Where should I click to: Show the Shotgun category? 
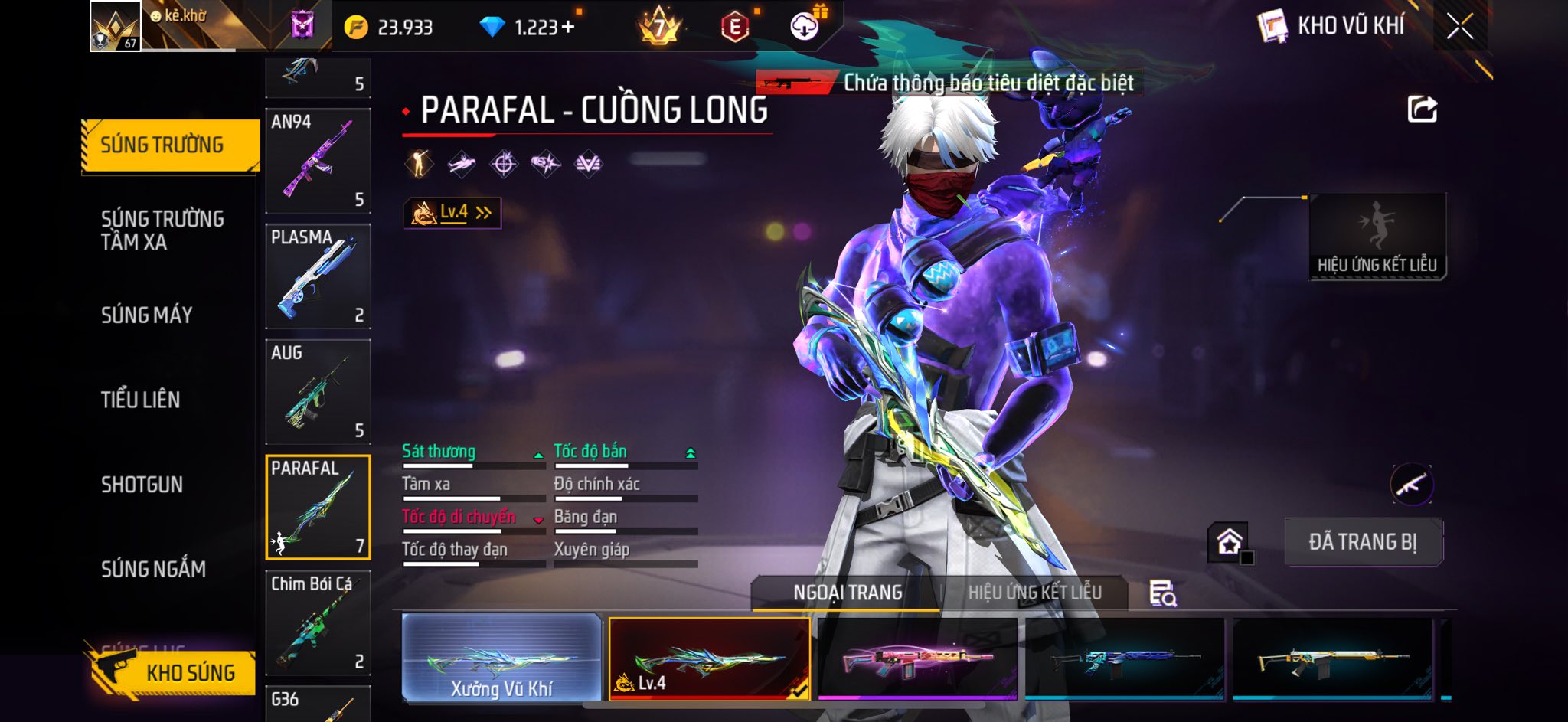tap(142, 485)
